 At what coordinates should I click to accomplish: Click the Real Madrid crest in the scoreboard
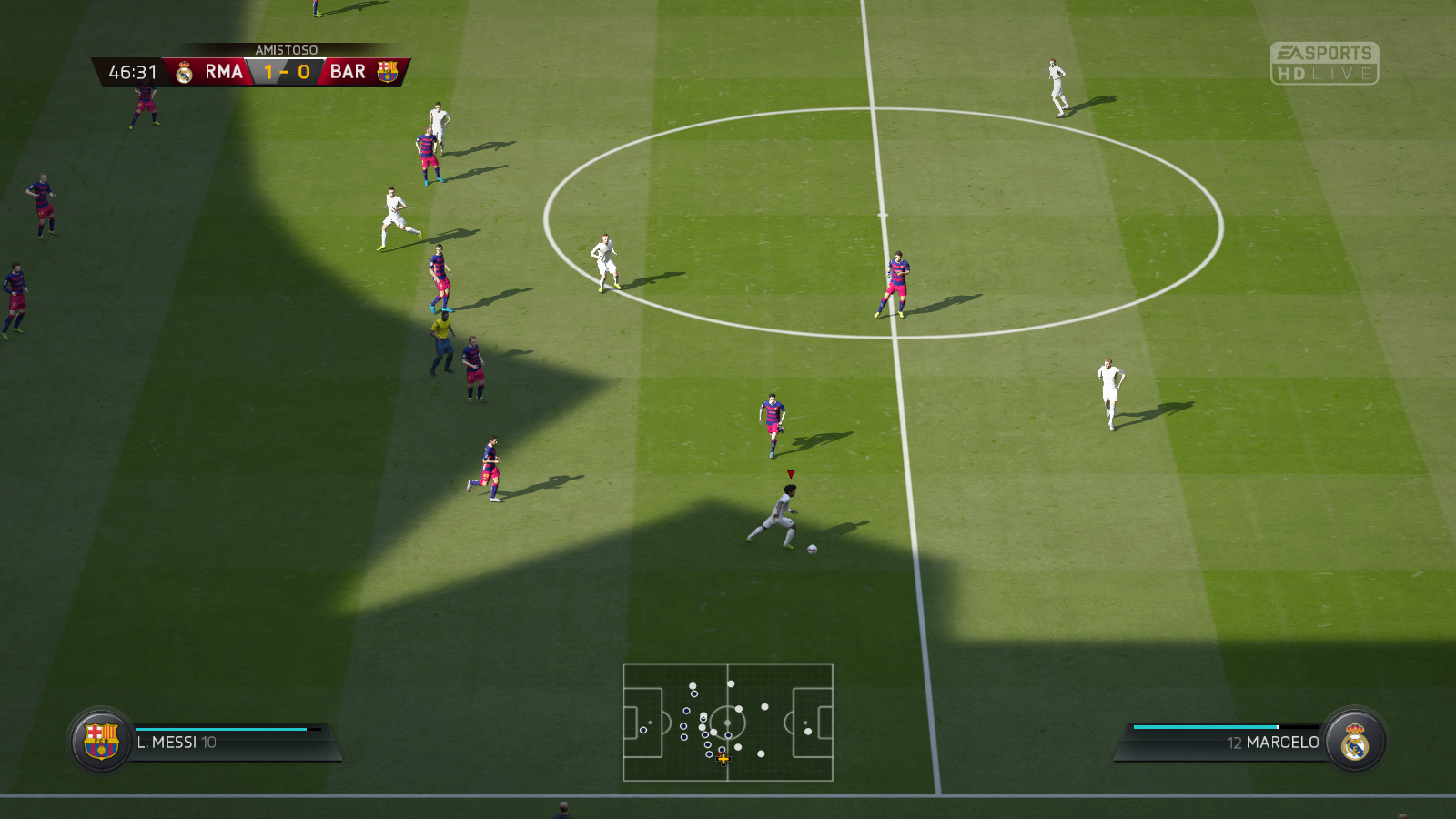tap(185, 73)
